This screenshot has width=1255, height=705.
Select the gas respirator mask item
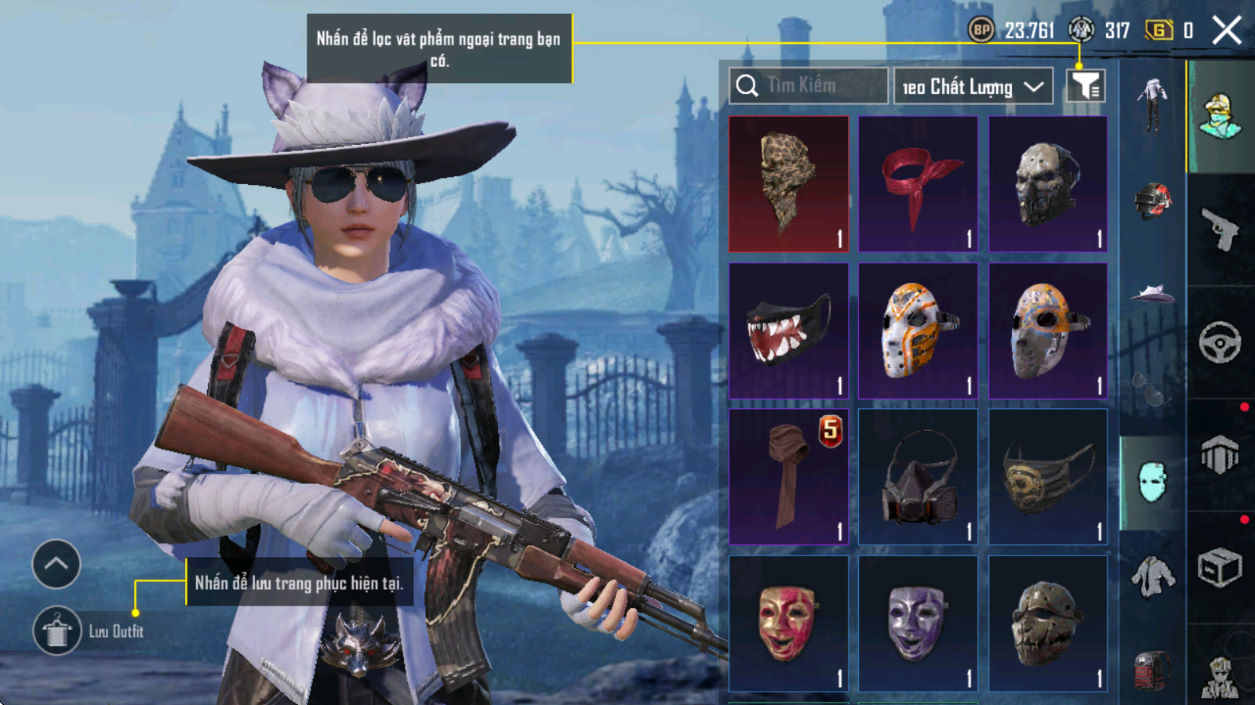(x=918, y=476)
